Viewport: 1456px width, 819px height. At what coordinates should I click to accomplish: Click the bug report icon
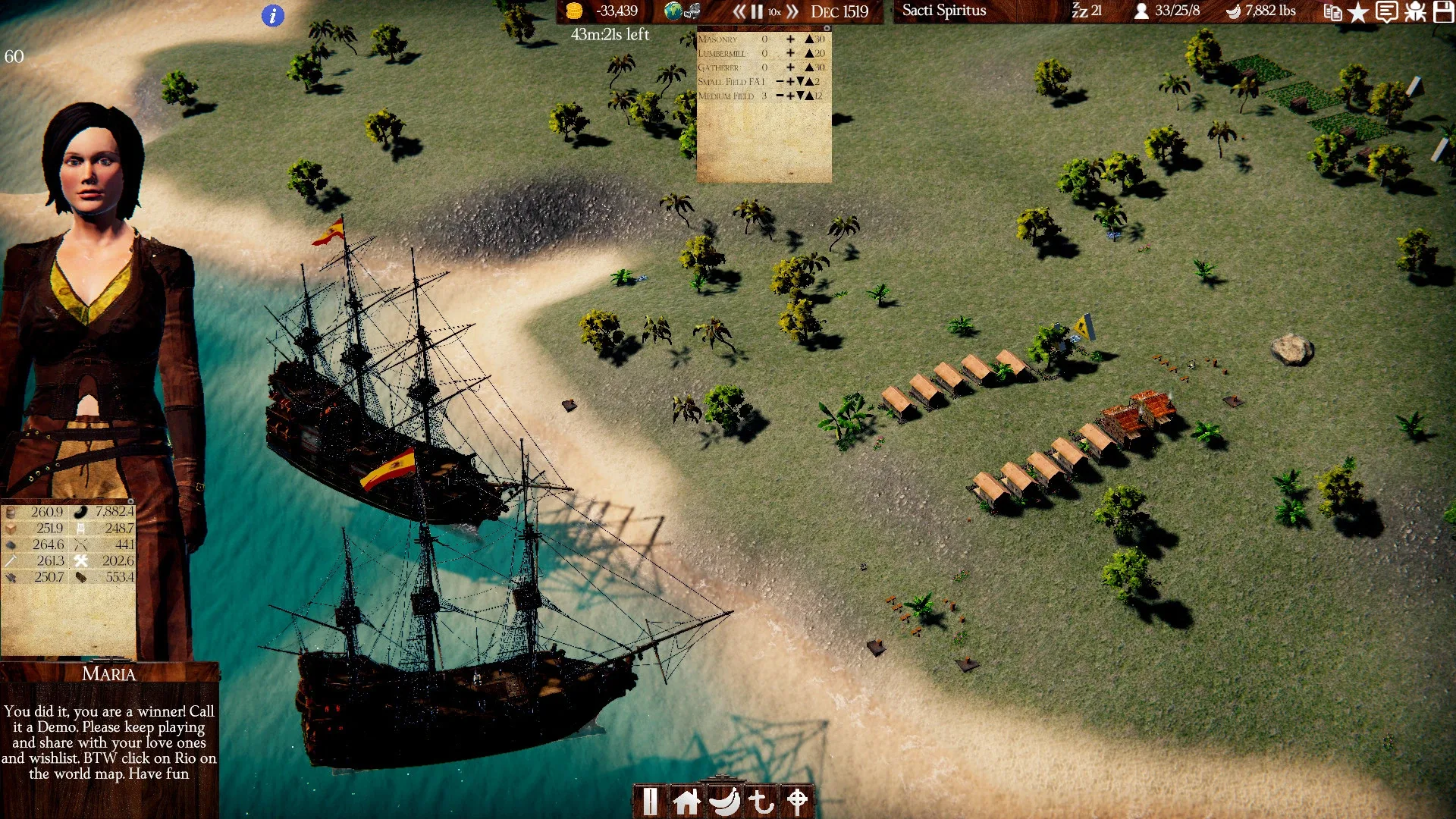[1415, 12]
